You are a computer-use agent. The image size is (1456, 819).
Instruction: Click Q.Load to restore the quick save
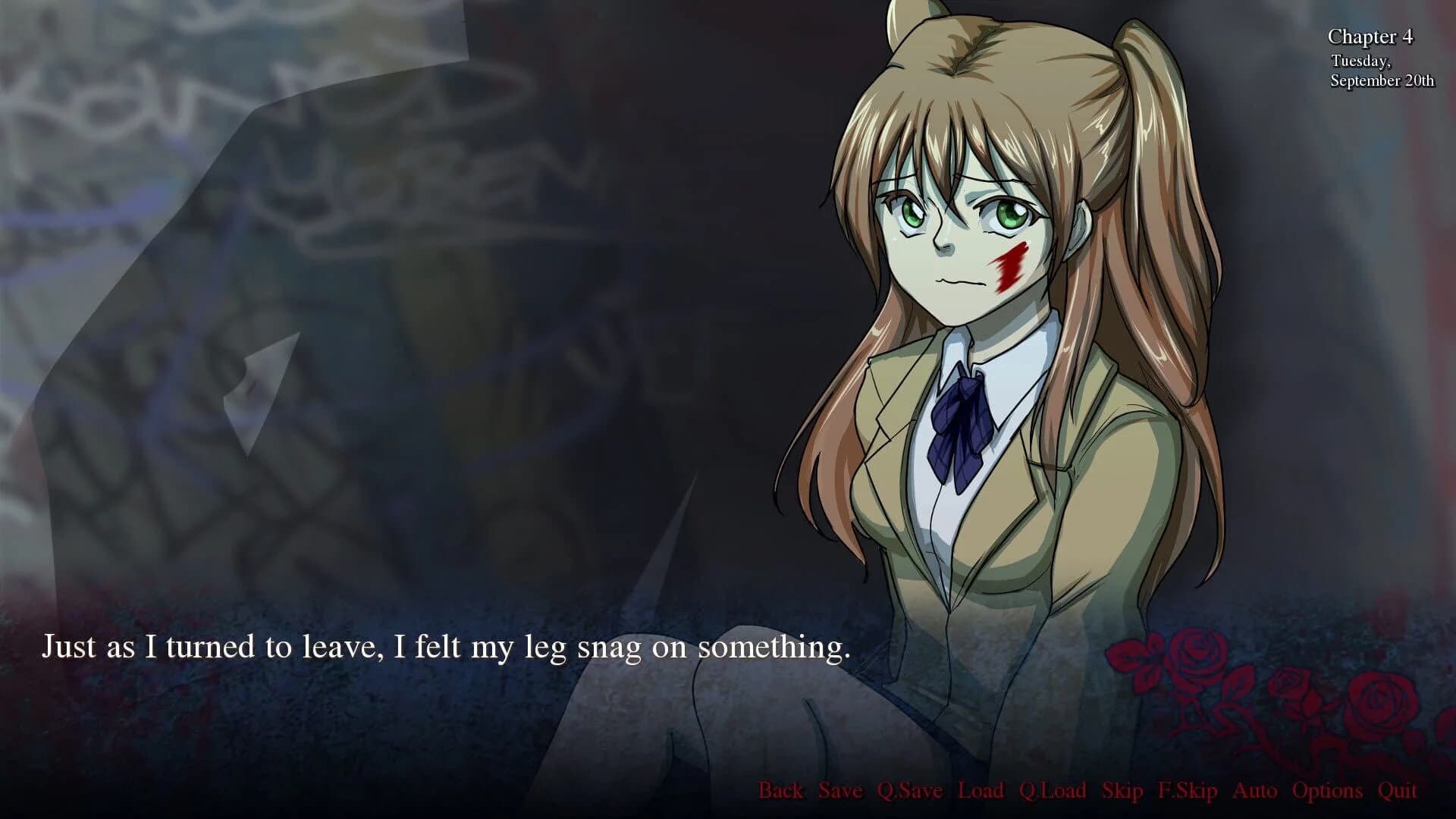click(x=1056, y=791)
